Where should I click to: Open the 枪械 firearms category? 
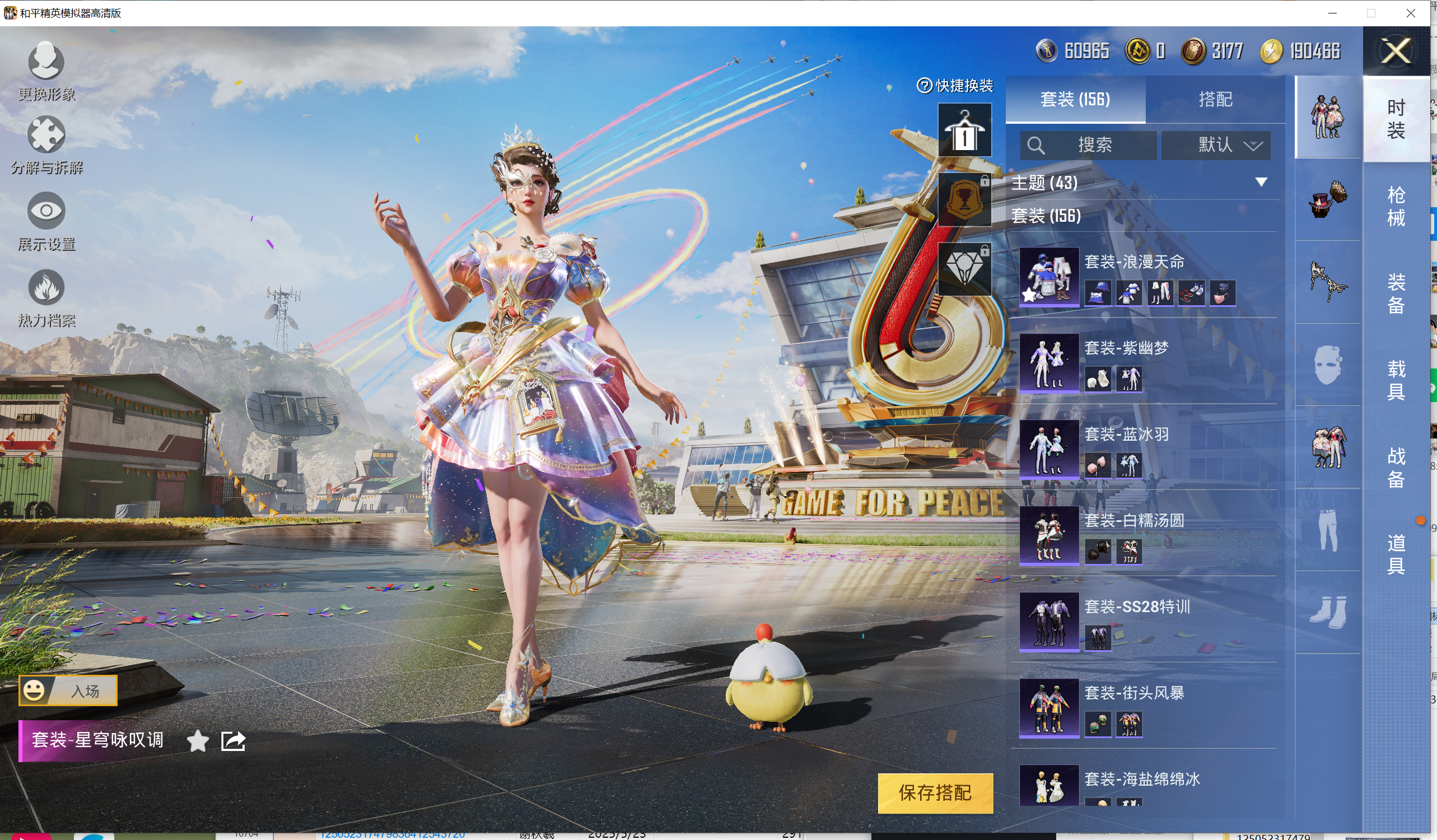click(x=1396, y=206)
